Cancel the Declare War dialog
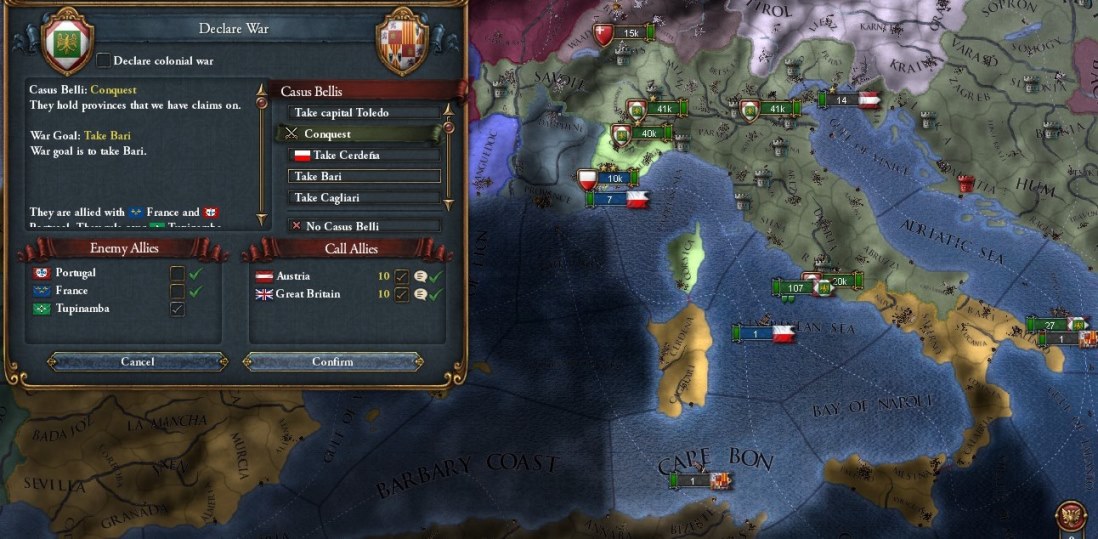Viewport: 1098px width, 539px height. click(x=137, y=361)
